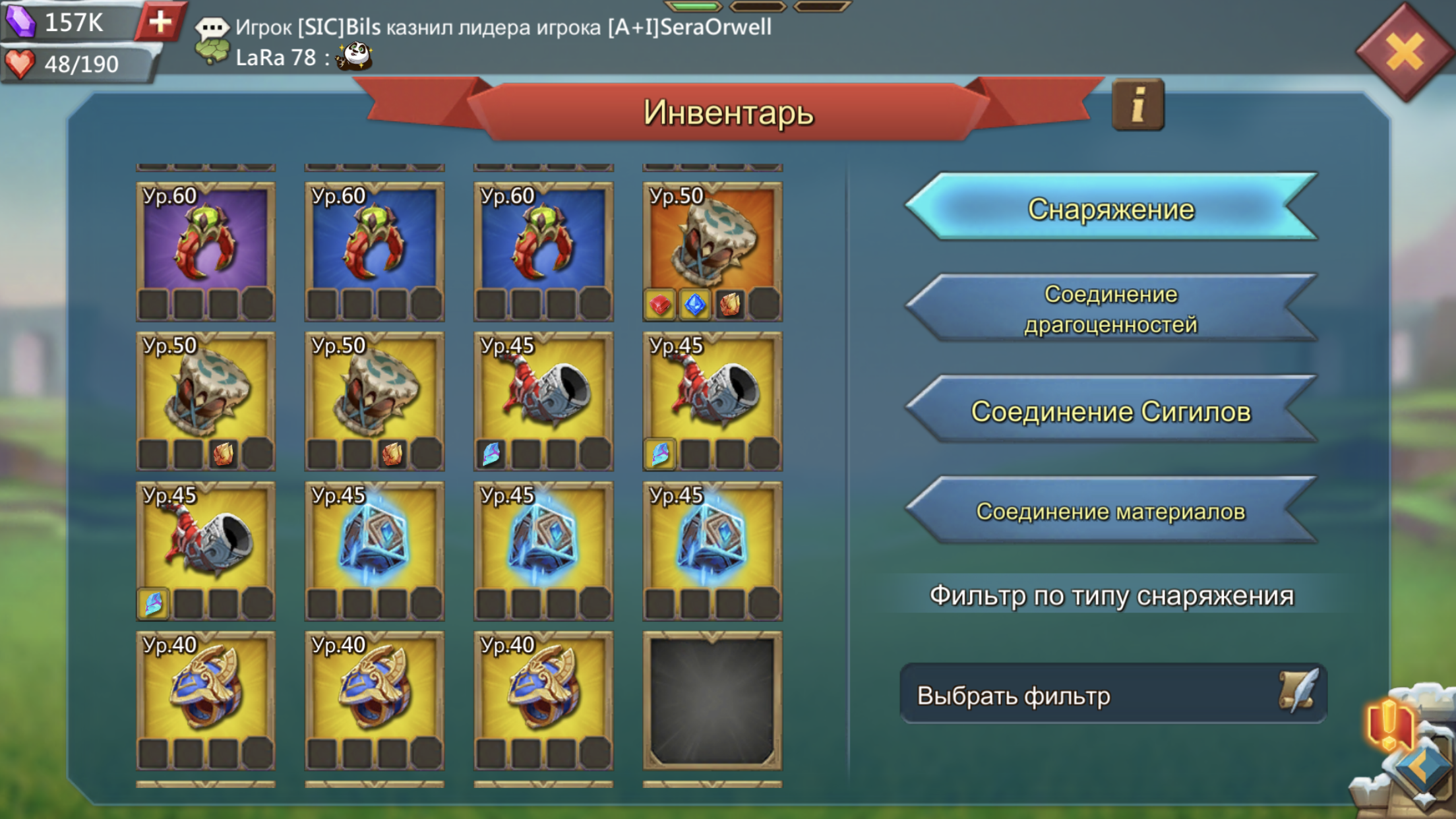Switch to the Снаряжение tab
Screen dimensions: 1456x819
1110,209
